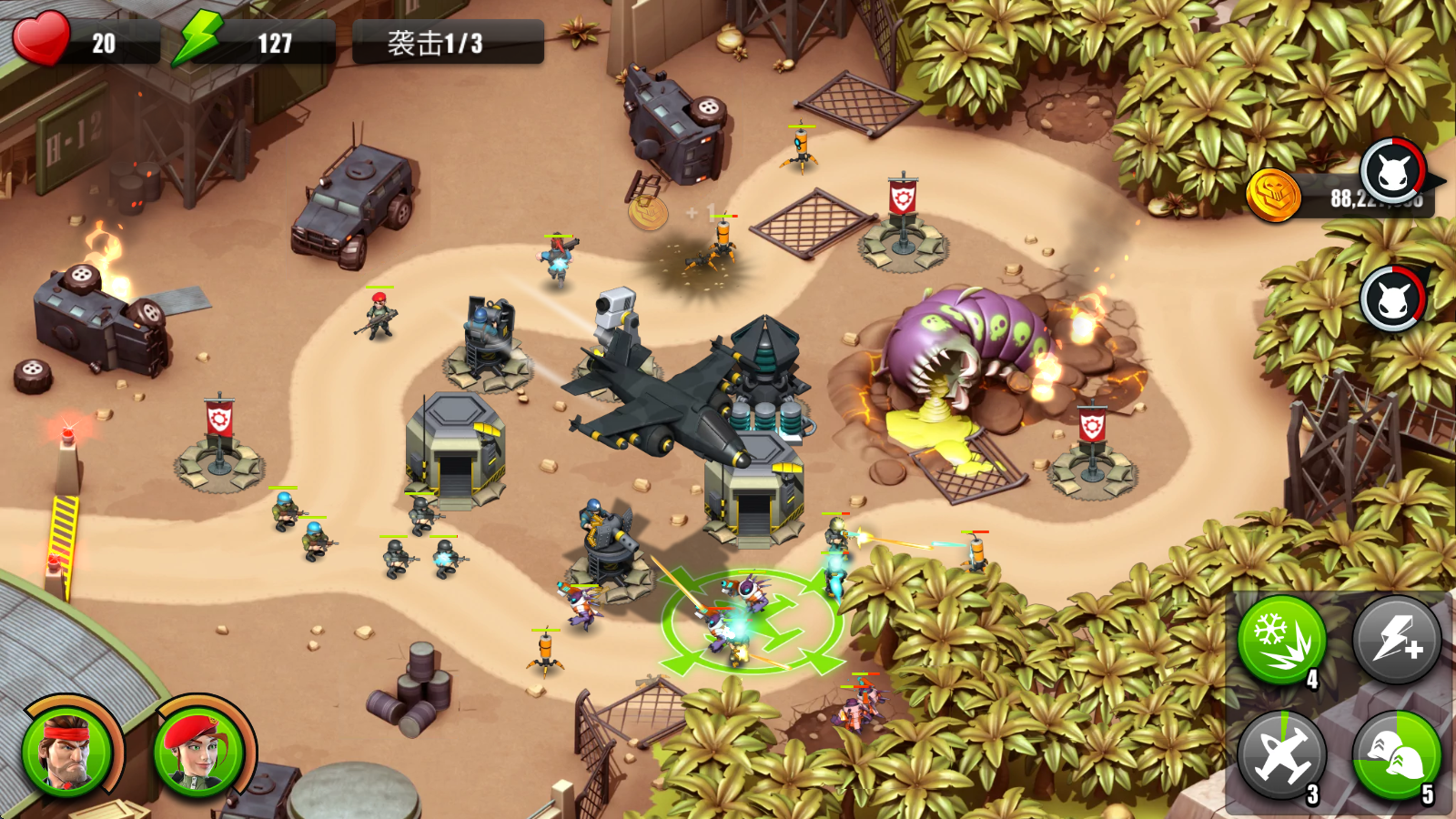This screenshot has height=819, width=1456.
Task: Use the lightning bolt plus ability
Action: [1397, 641]
